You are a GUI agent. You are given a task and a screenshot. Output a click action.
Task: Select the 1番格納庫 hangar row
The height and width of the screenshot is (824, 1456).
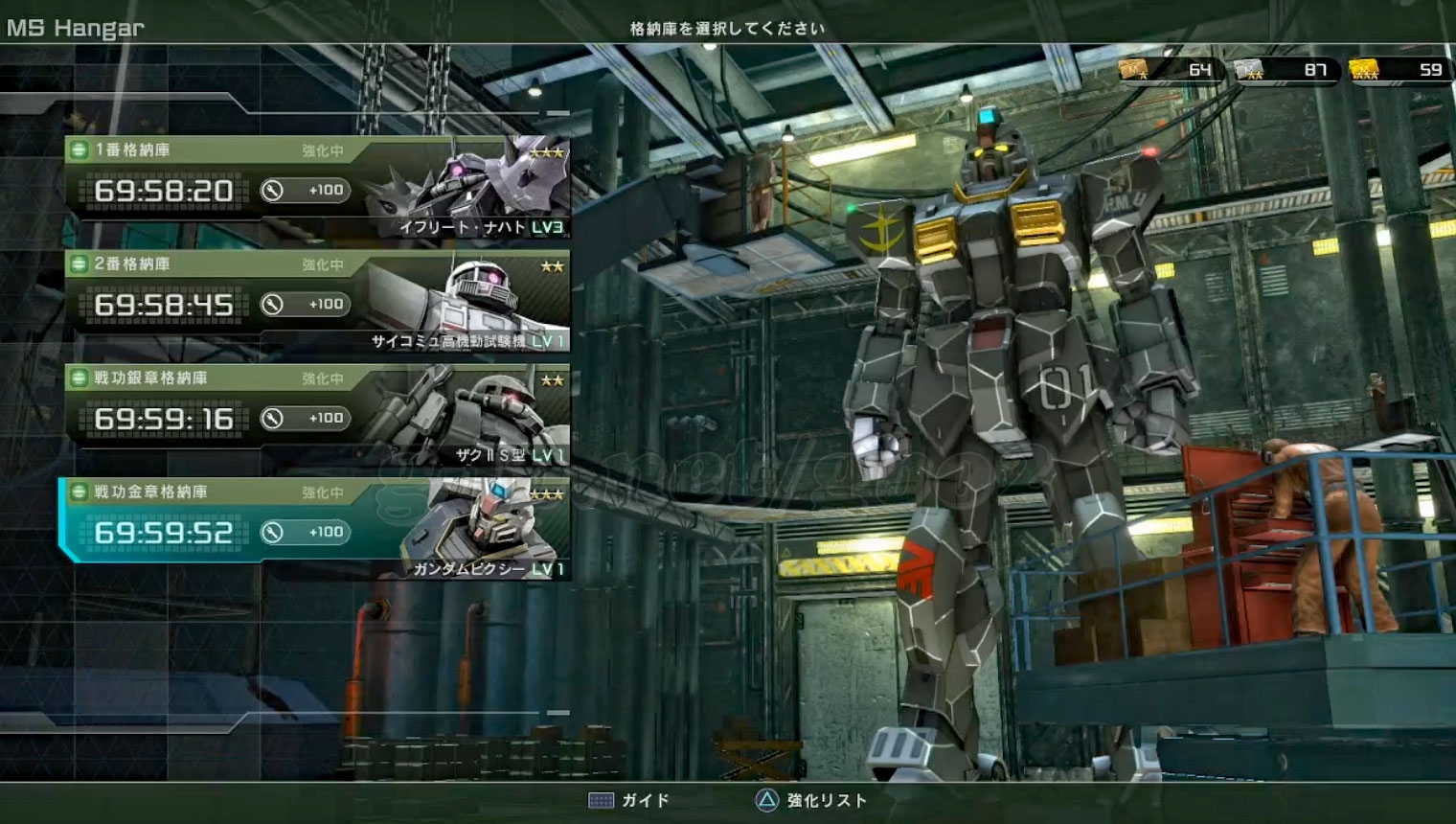316,187
